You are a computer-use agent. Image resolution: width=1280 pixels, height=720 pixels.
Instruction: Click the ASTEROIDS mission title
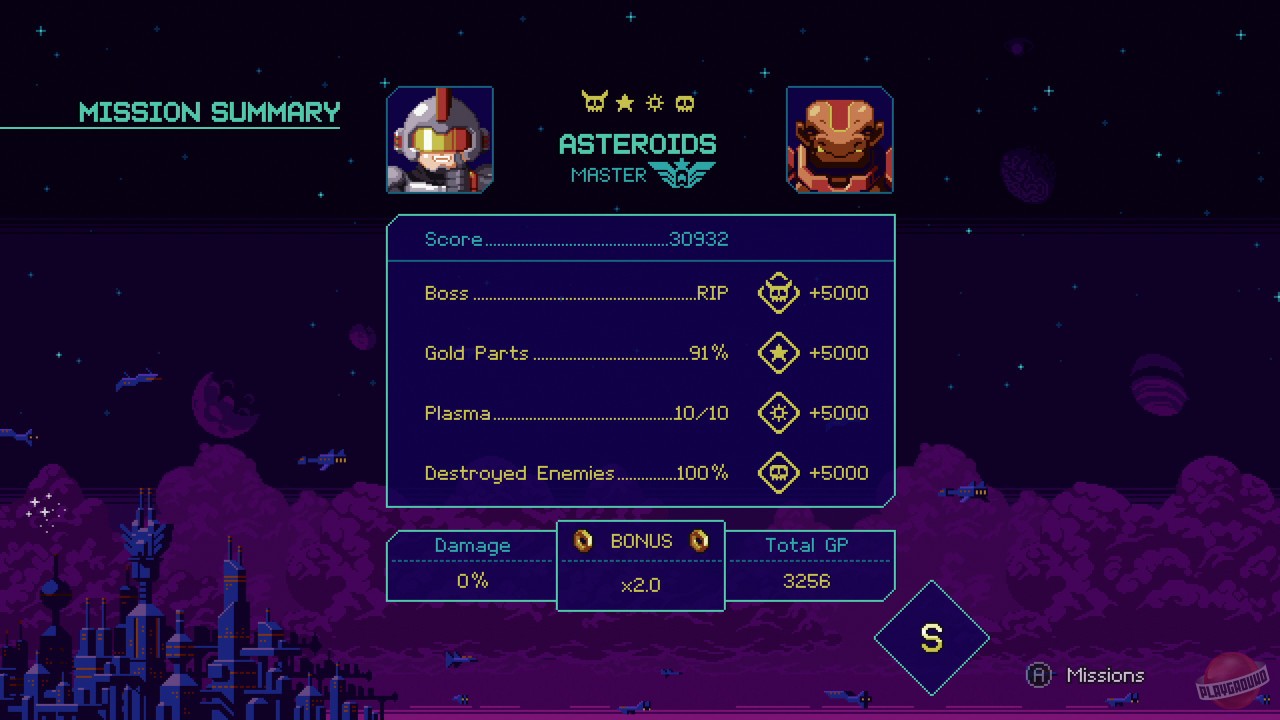coord(637,143)
